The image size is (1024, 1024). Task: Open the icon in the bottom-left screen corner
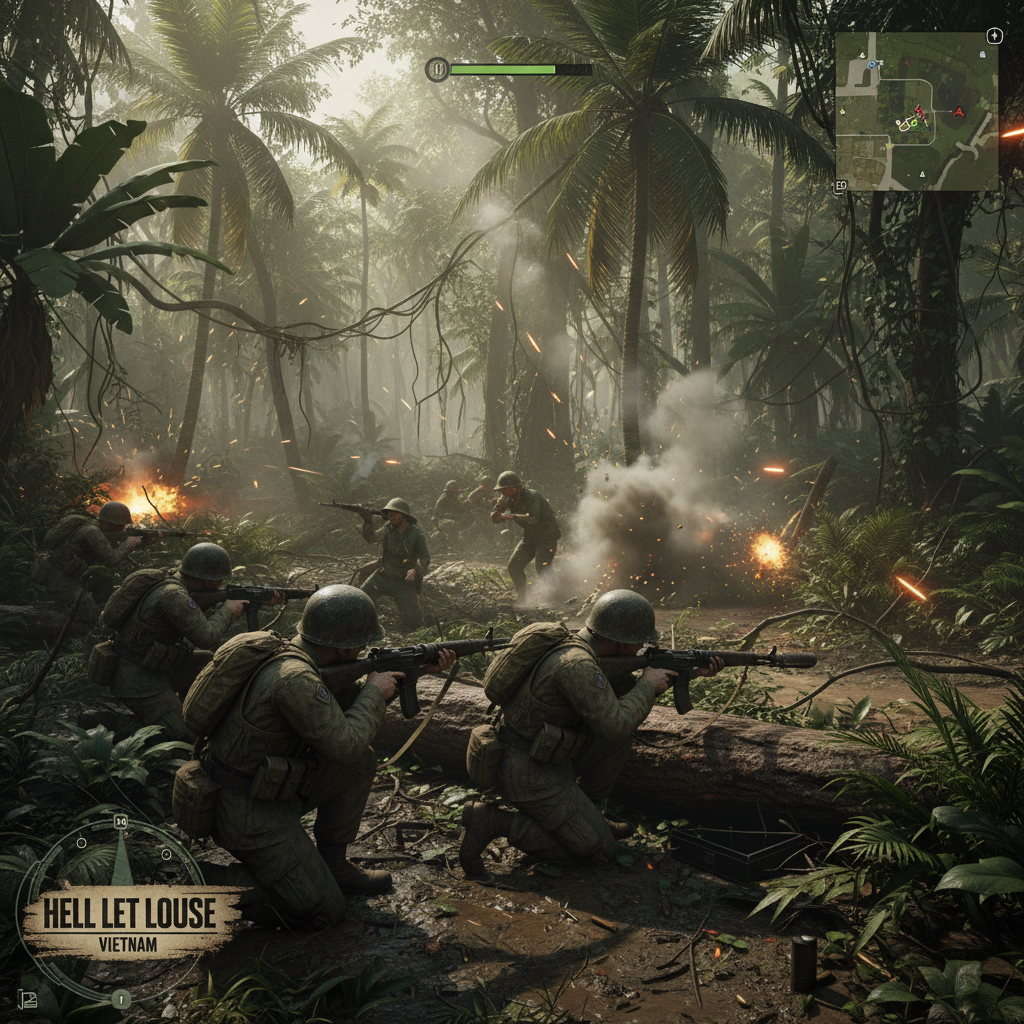click(x=25, y=997)
